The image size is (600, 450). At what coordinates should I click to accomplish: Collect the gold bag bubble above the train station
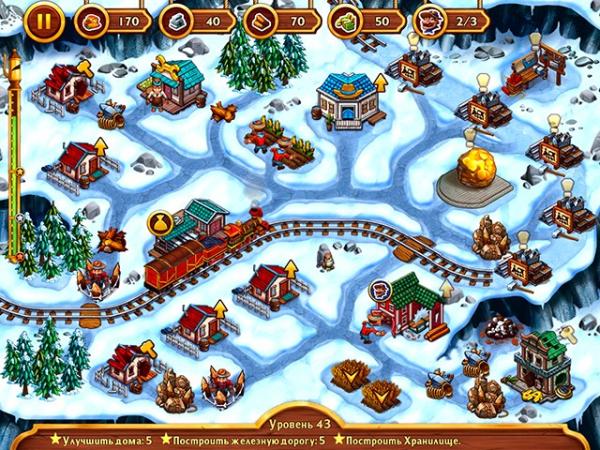click(158, 223)
